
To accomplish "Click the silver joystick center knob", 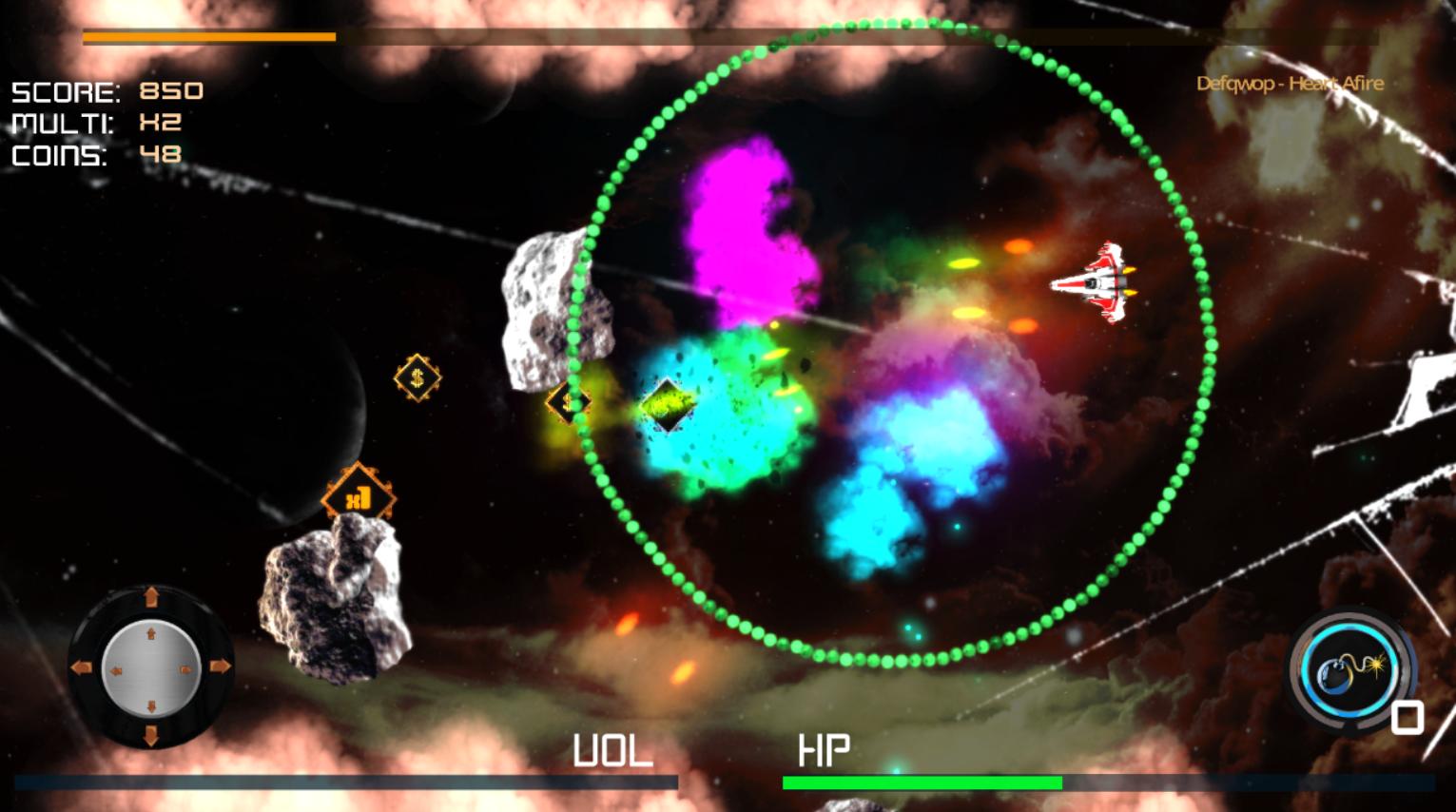I will (x=150, y=667).
